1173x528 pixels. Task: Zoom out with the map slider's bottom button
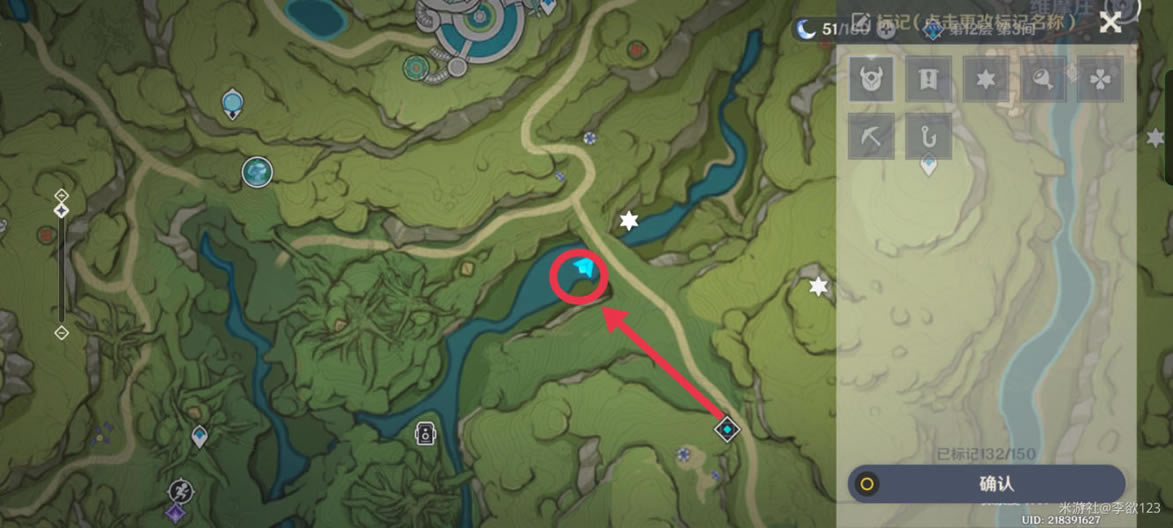61,332
